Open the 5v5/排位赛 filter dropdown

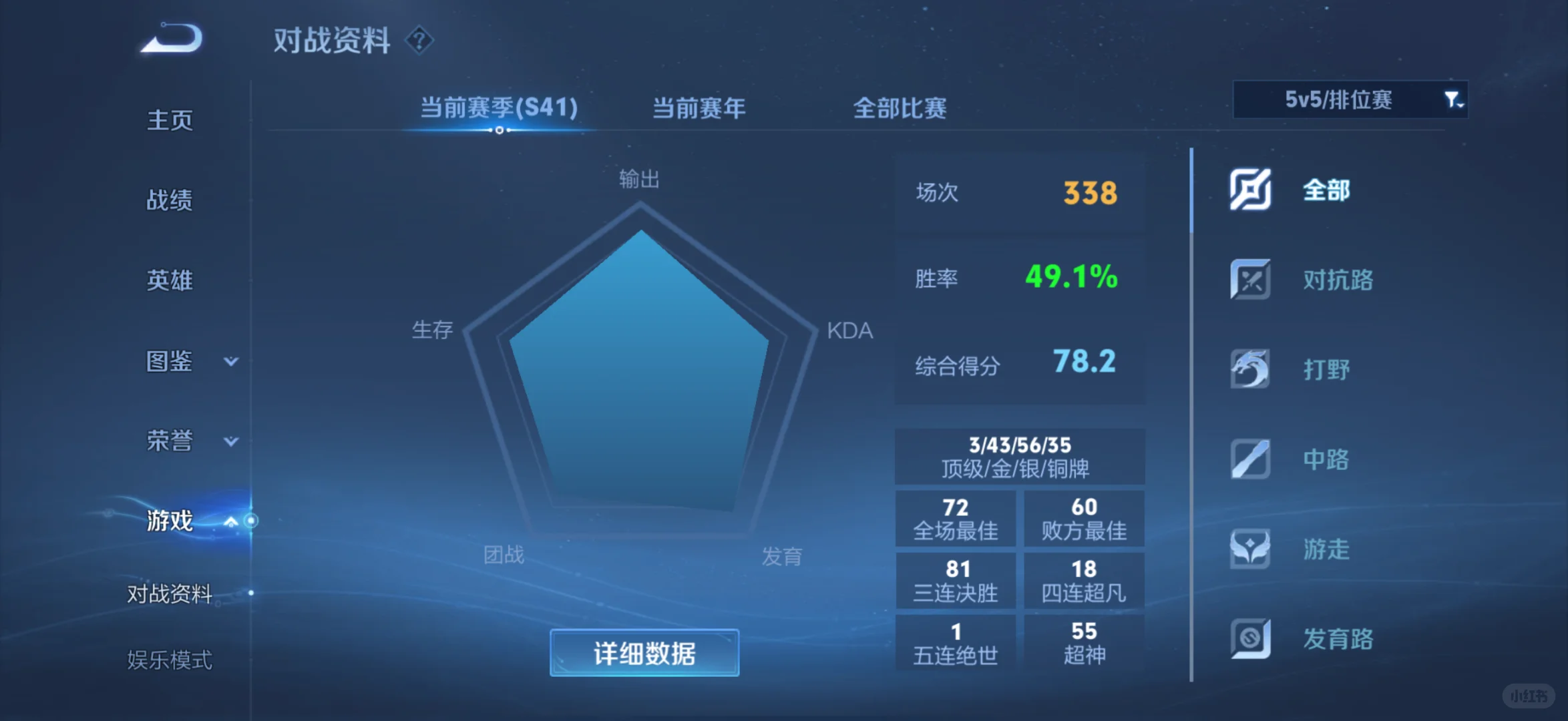pyautogui.click(x=1349, y=100)
